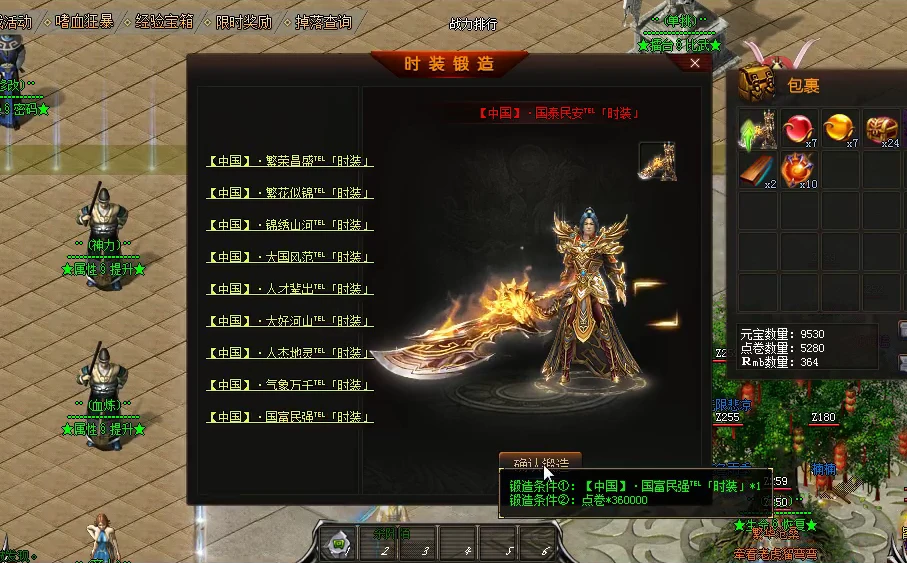Select the 繁荣昌盛 costume entry
This screenshot has height=563, width=907.
click(290, 161)
